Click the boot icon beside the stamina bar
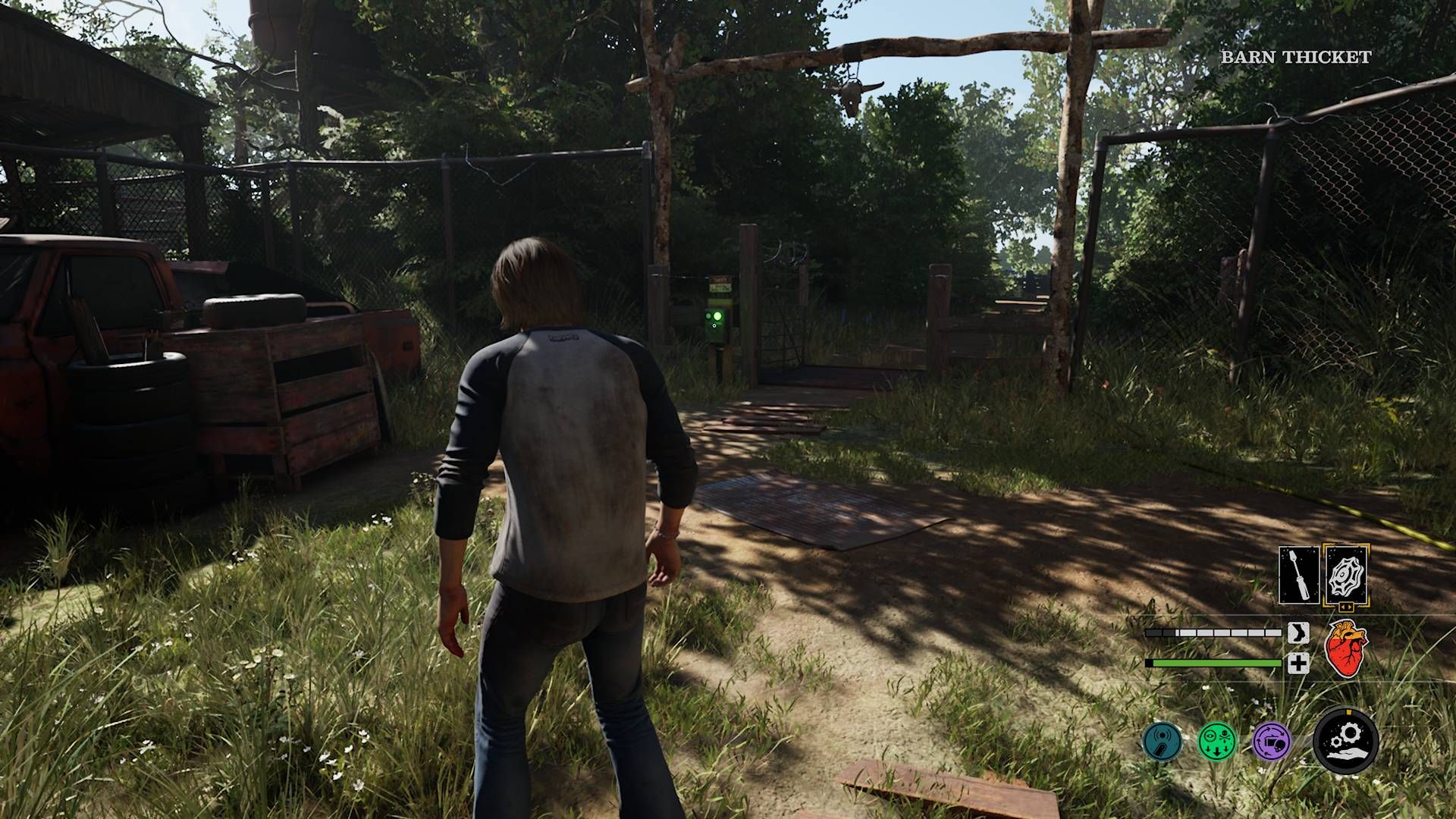Screen dimensions: 1456x819 (1298, 633)
